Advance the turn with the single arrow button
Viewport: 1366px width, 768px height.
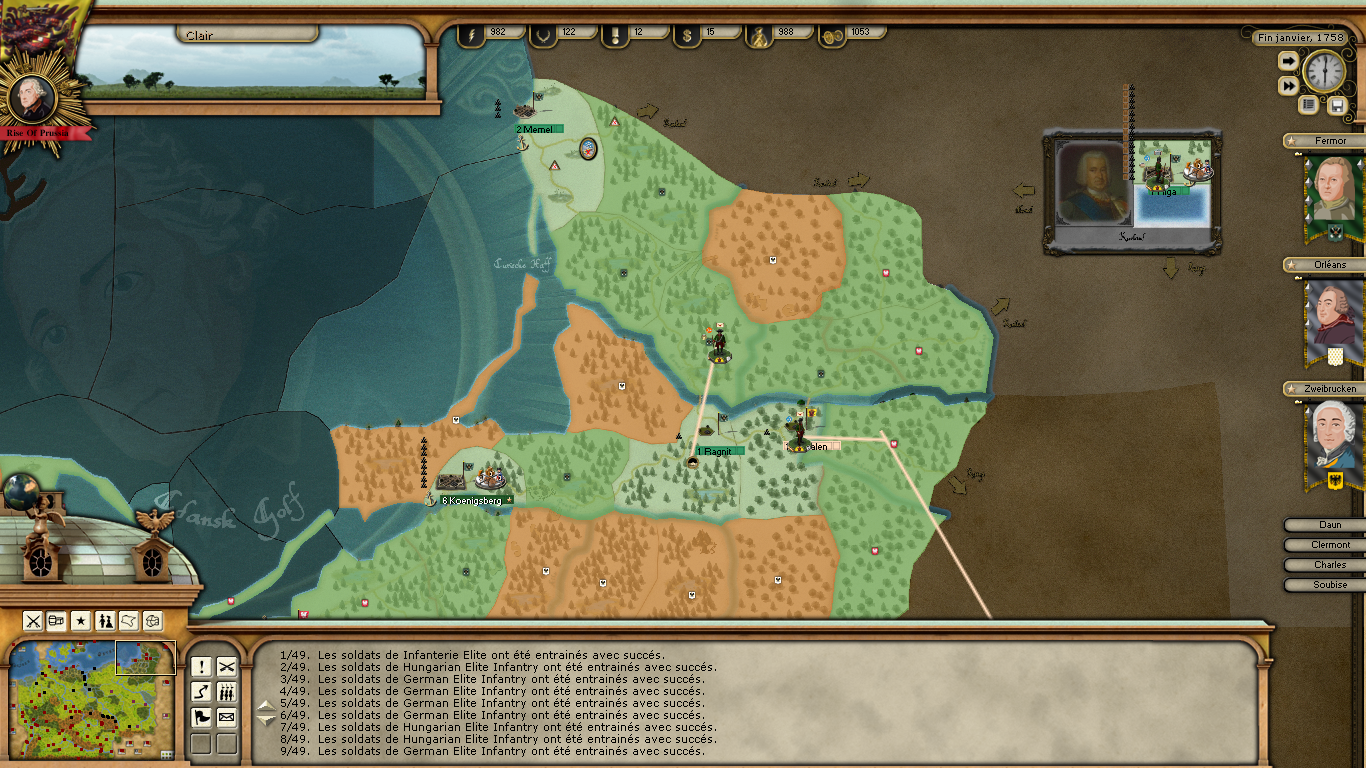1288,62
